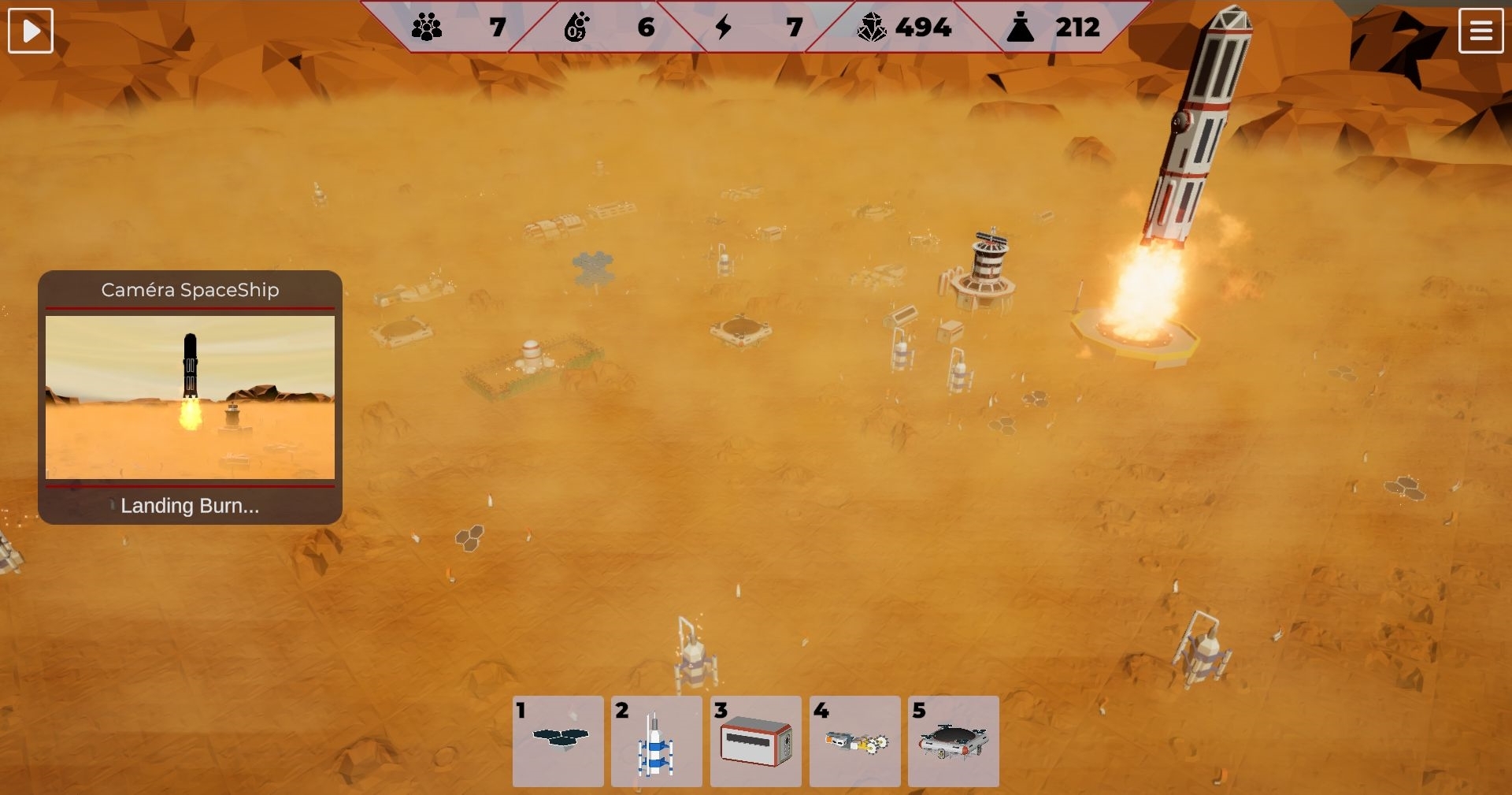Click the play button in the corner
The height and width of the screenshot is (795, 1512).
pyautogui.click(x=31, y=31)
